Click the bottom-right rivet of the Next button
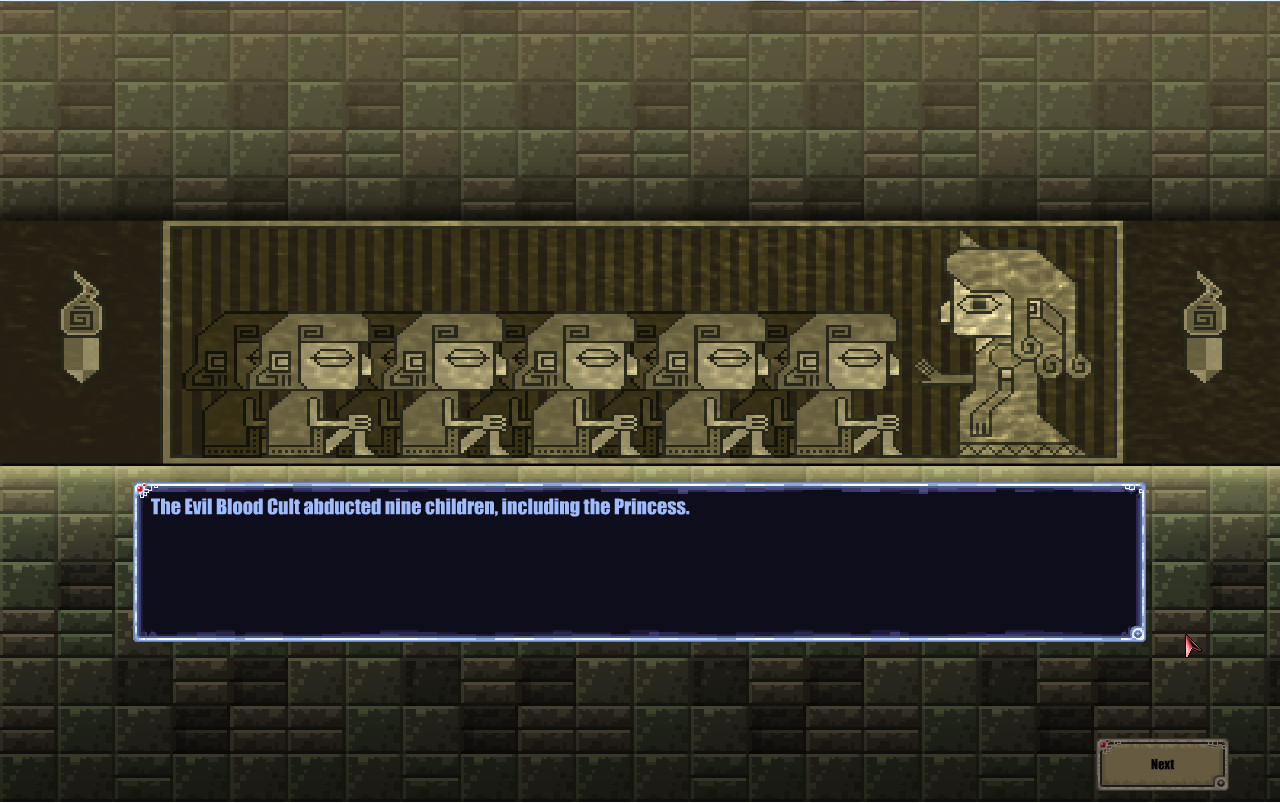The image size is (1280, 803). 1221,782
